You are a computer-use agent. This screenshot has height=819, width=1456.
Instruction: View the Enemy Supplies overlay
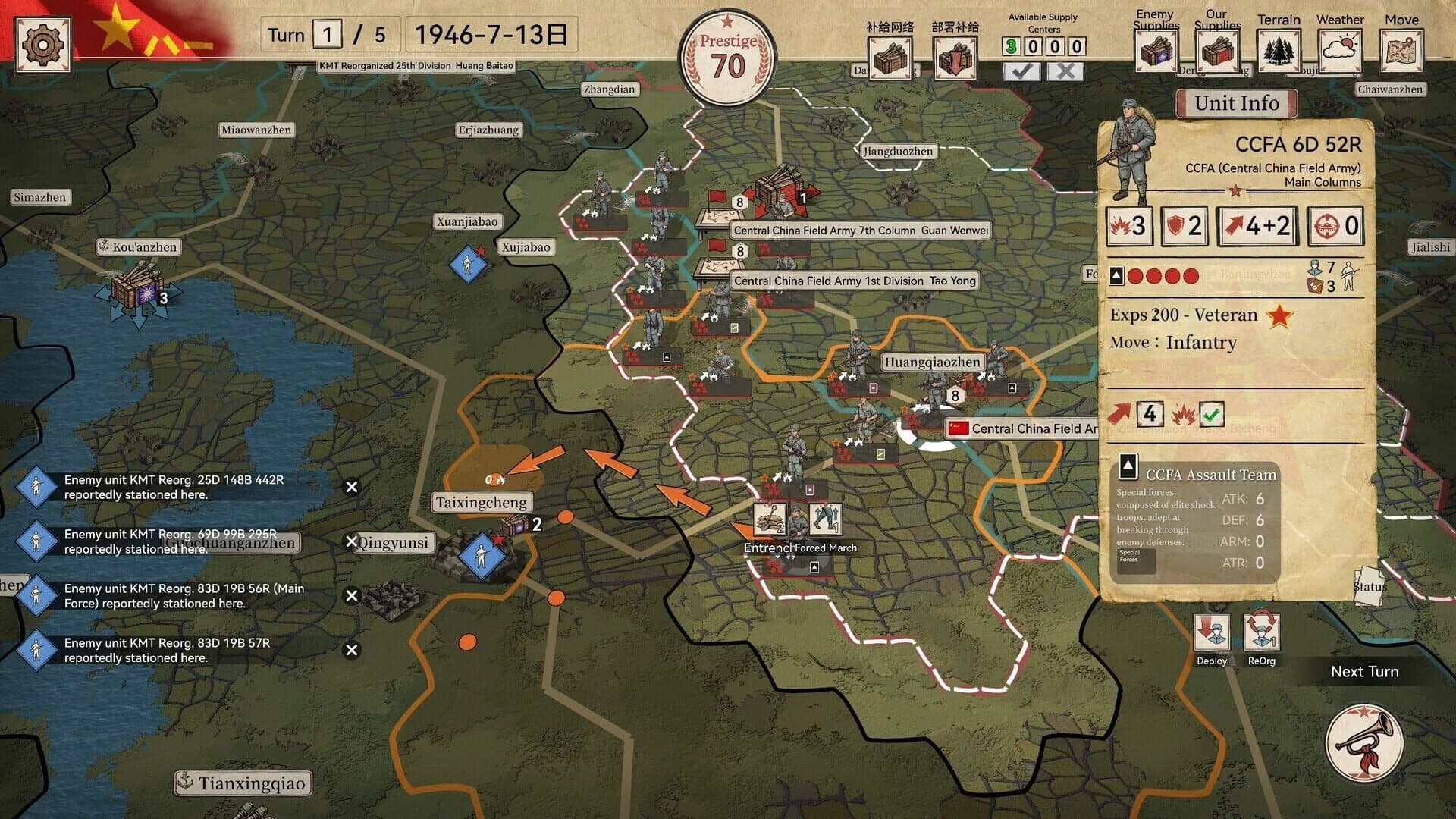(1156, 52)
